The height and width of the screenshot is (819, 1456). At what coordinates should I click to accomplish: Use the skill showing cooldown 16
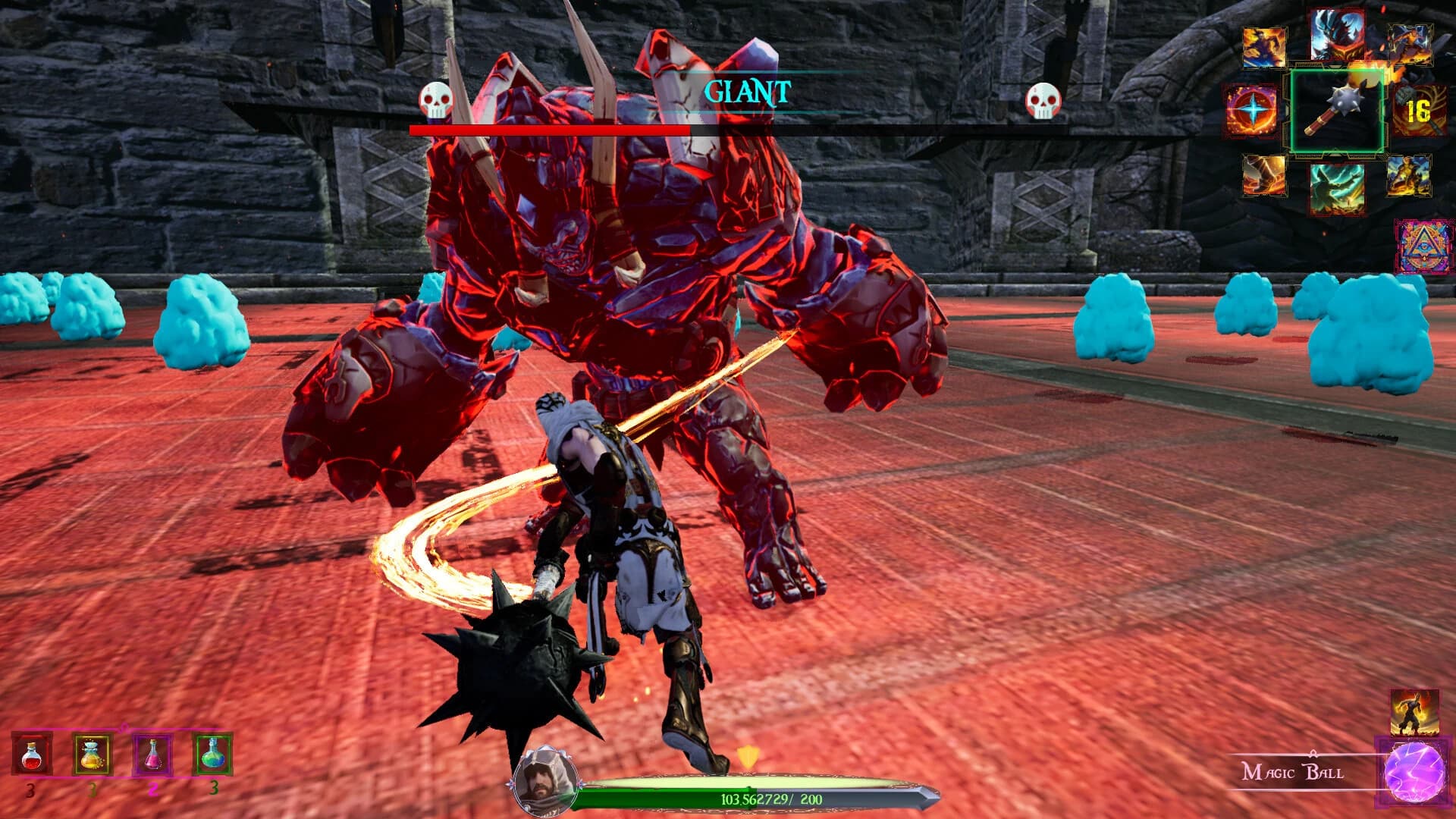click(x=1417, y=112)
